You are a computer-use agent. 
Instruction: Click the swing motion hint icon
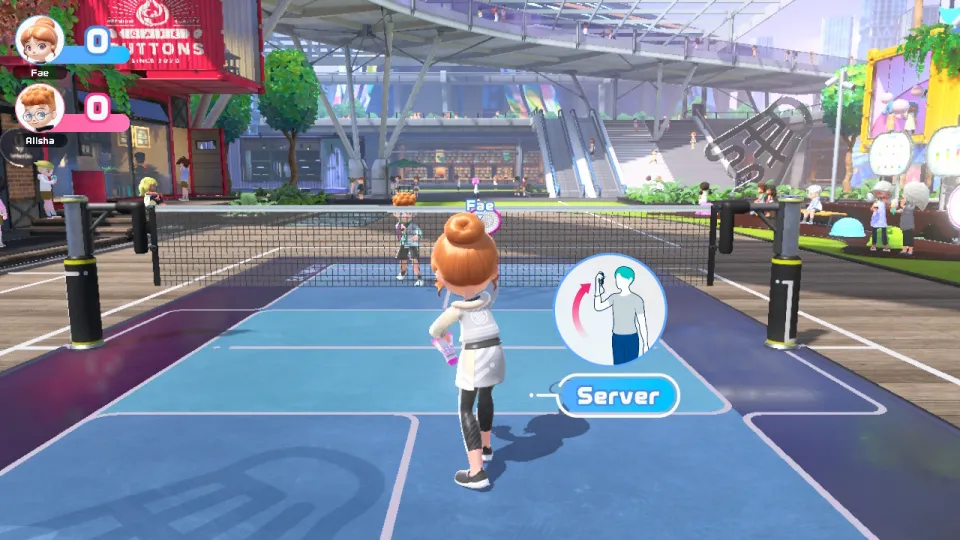(x=610, y=309)
